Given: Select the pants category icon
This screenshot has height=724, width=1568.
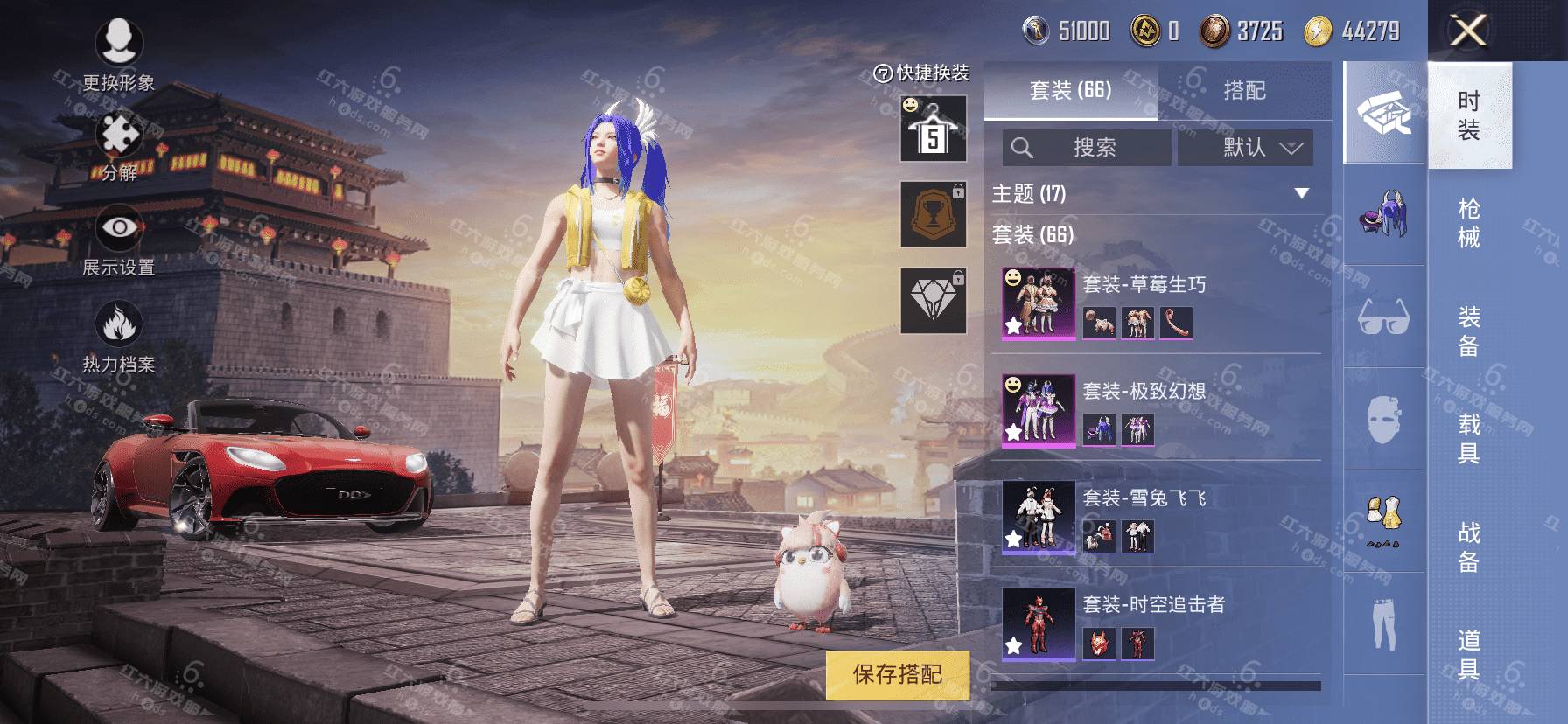Looking at the screenshot, I should point(1383,623).
